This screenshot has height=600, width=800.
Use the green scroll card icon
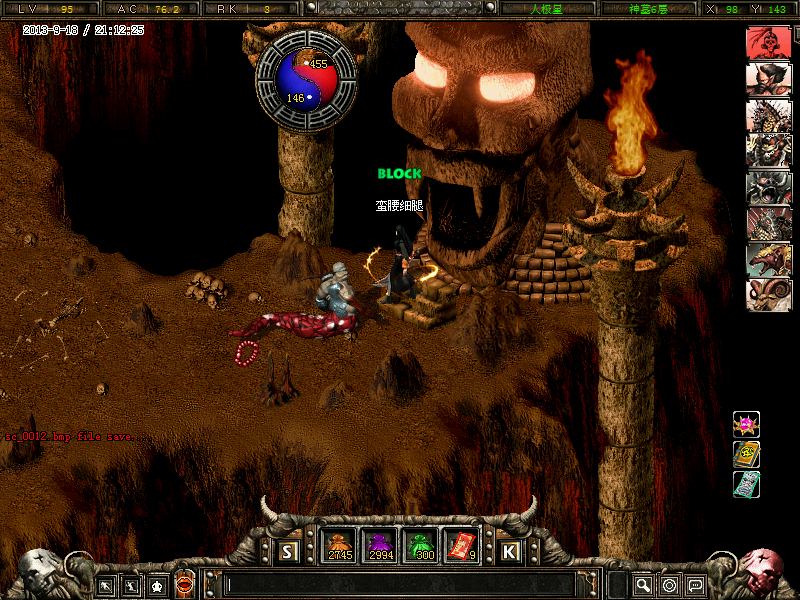coord(746,484)
